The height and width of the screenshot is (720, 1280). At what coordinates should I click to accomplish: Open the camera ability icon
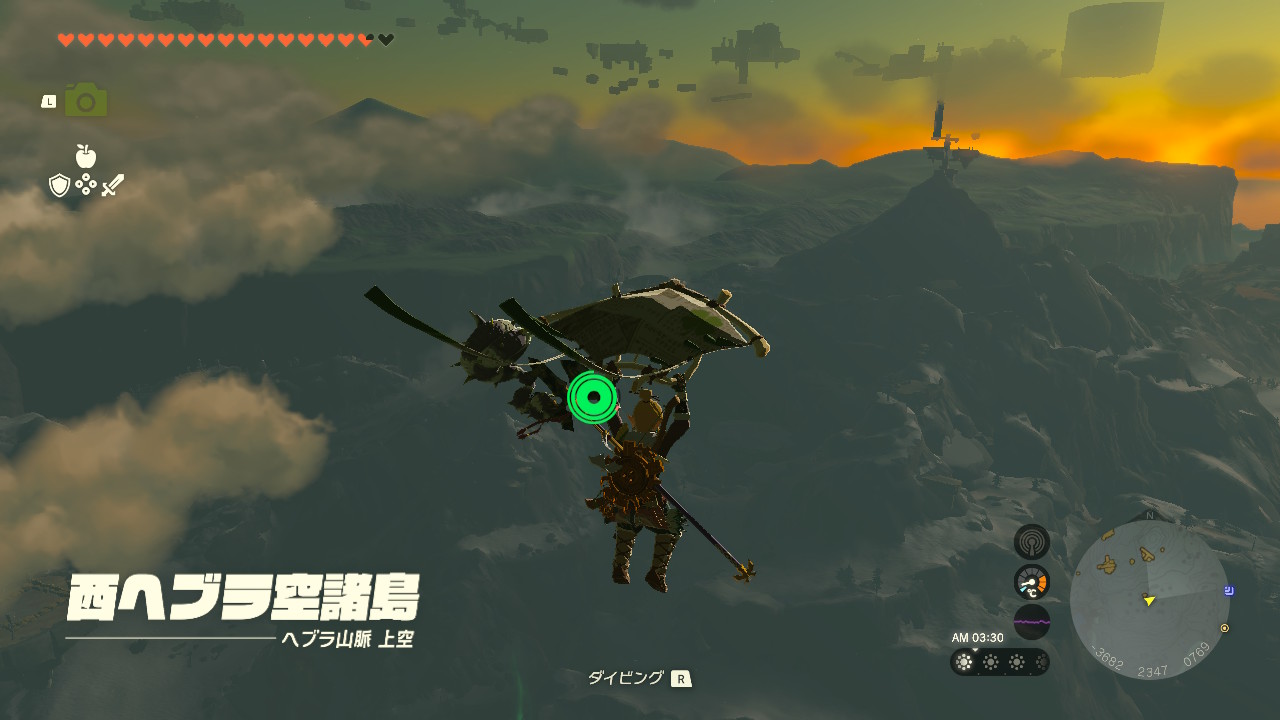click(86, 100)
